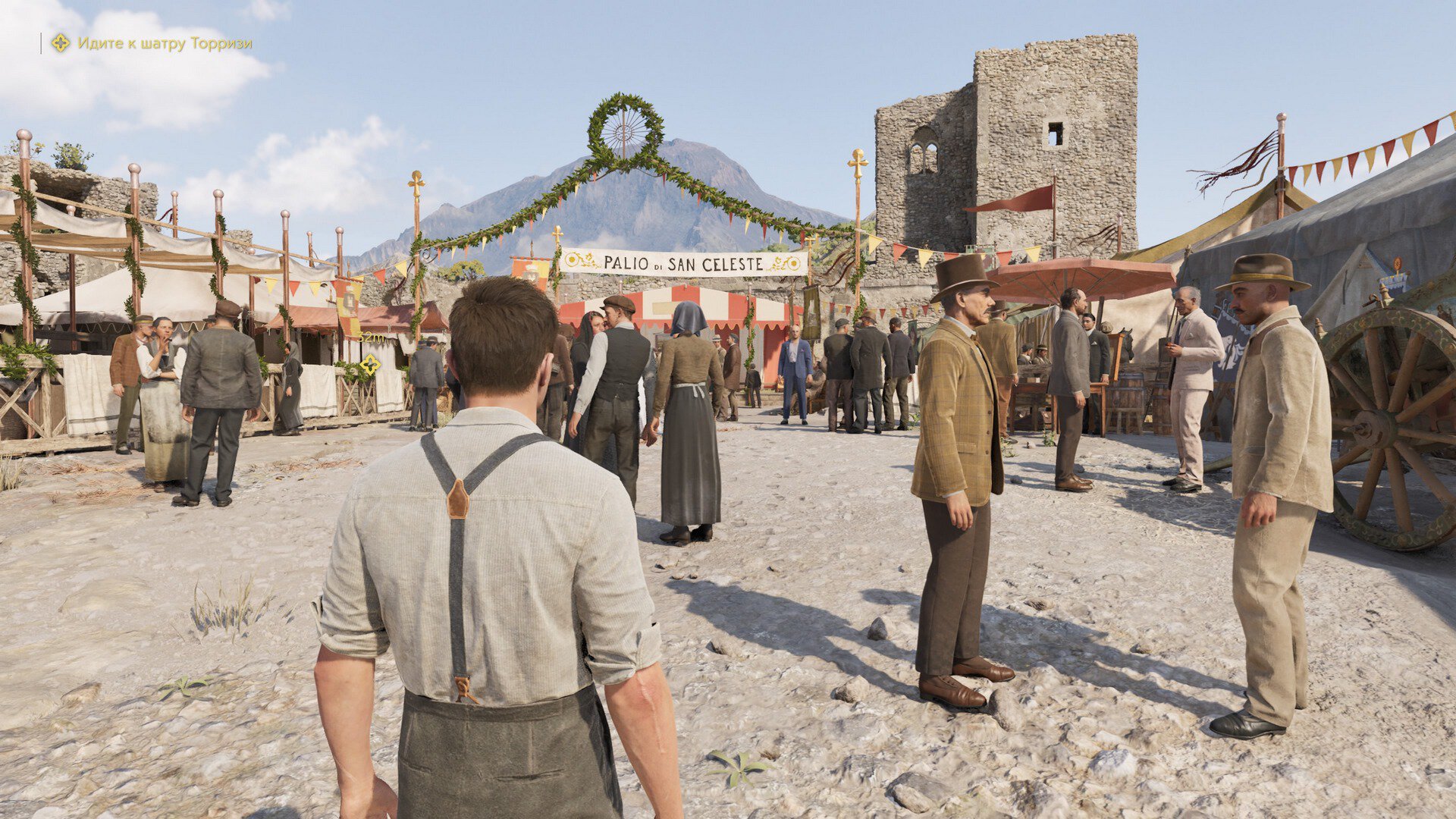This screenshot has width=1456, height=819.
Task: Select the yellow objective icon beside the quest text
Action: (61, 43)
